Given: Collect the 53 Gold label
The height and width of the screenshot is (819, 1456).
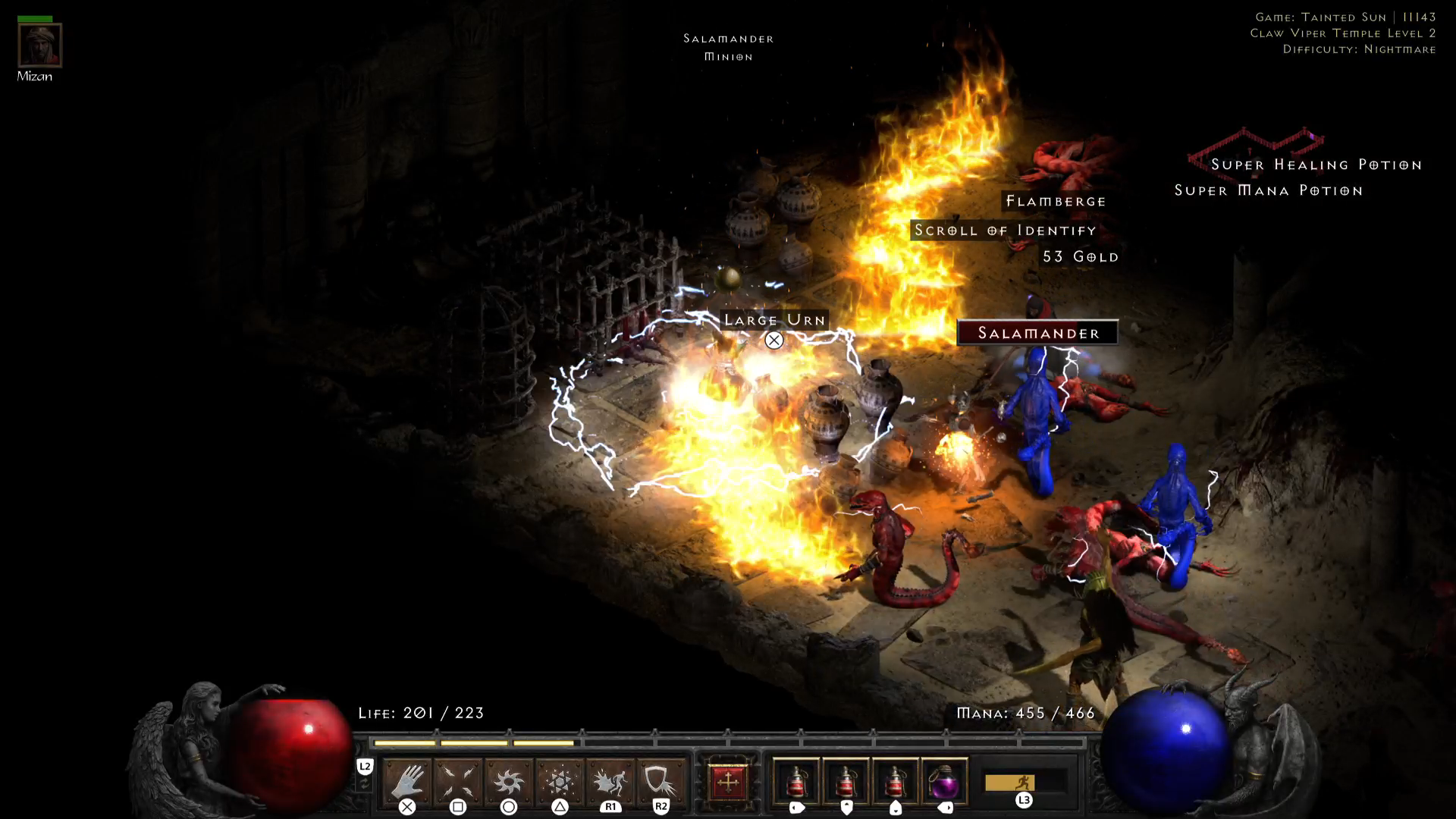Looking at the screenshot, I should [1080, 257].
